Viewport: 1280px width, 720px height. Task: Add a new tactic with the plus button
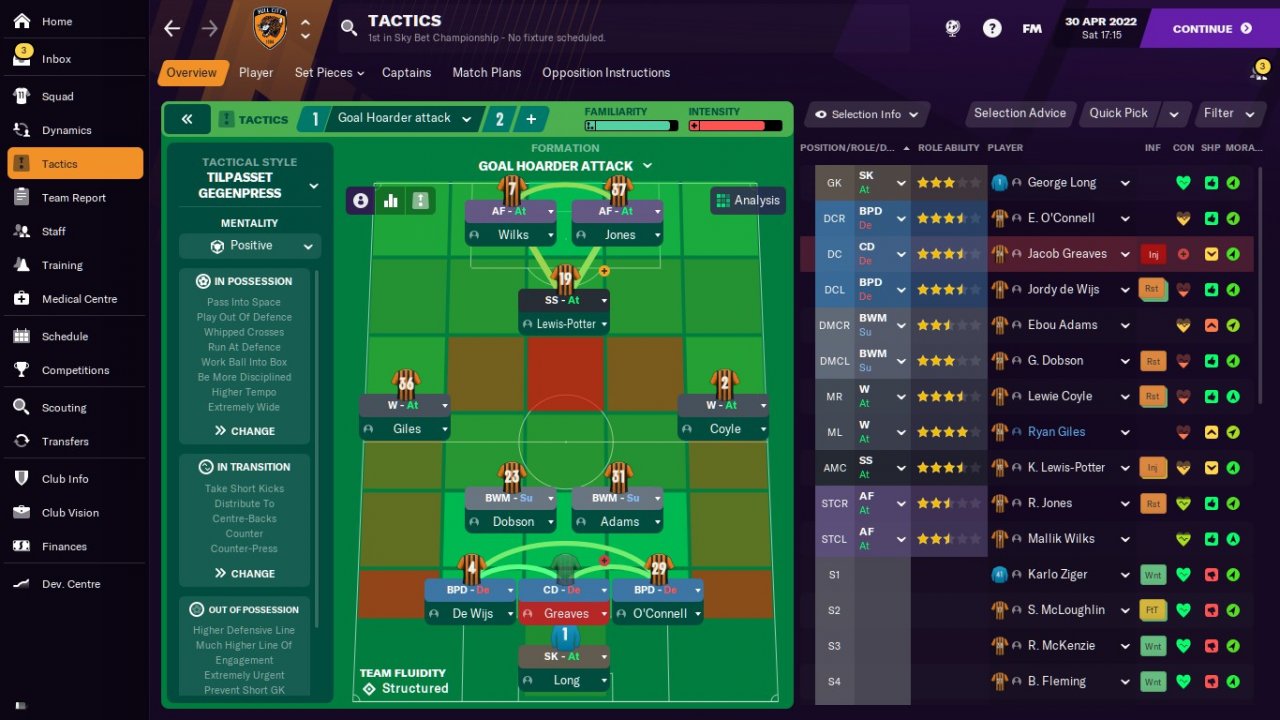click(531, 119)
